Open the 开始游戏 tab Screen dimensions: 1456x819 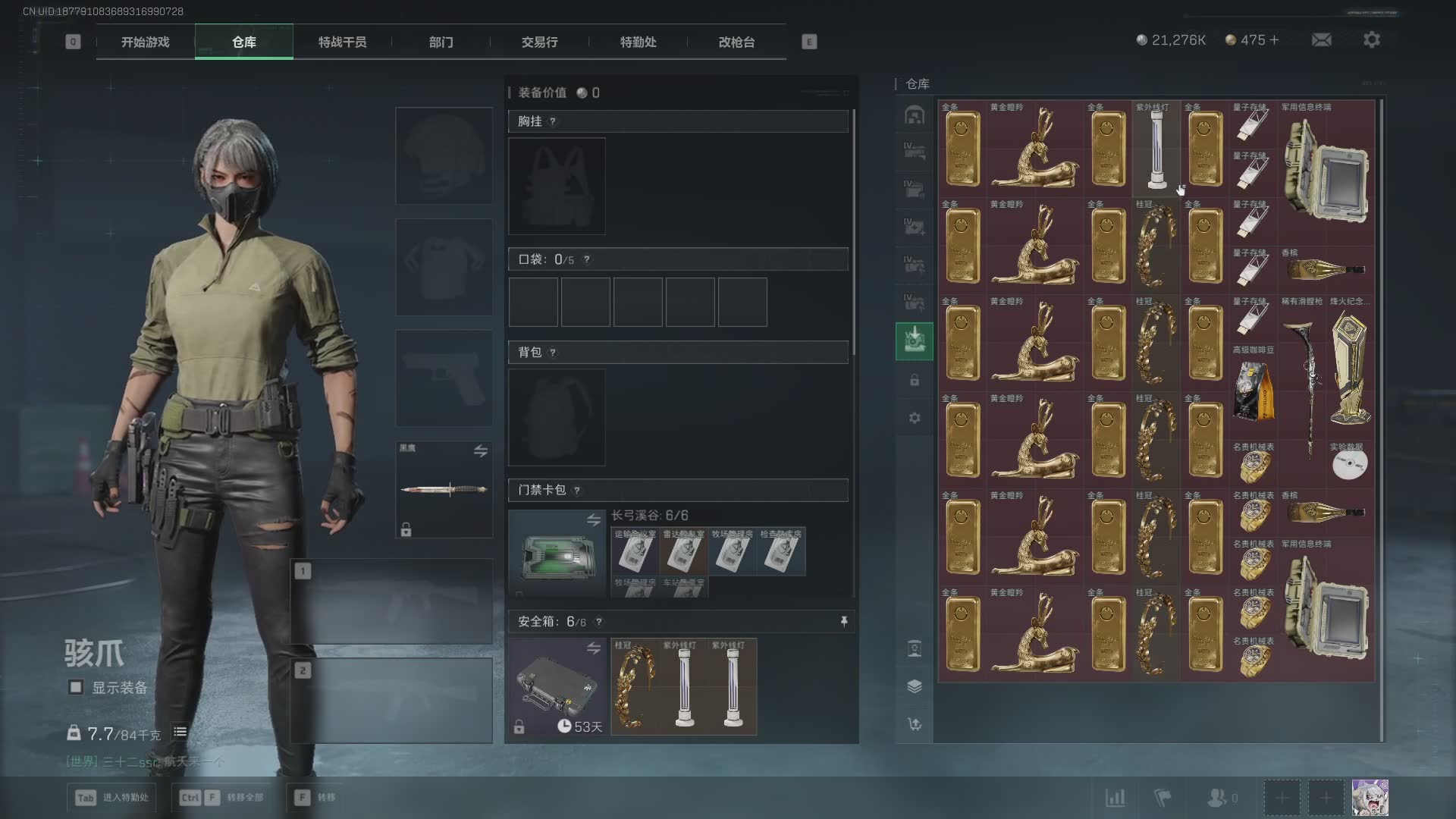pos(145,42)
